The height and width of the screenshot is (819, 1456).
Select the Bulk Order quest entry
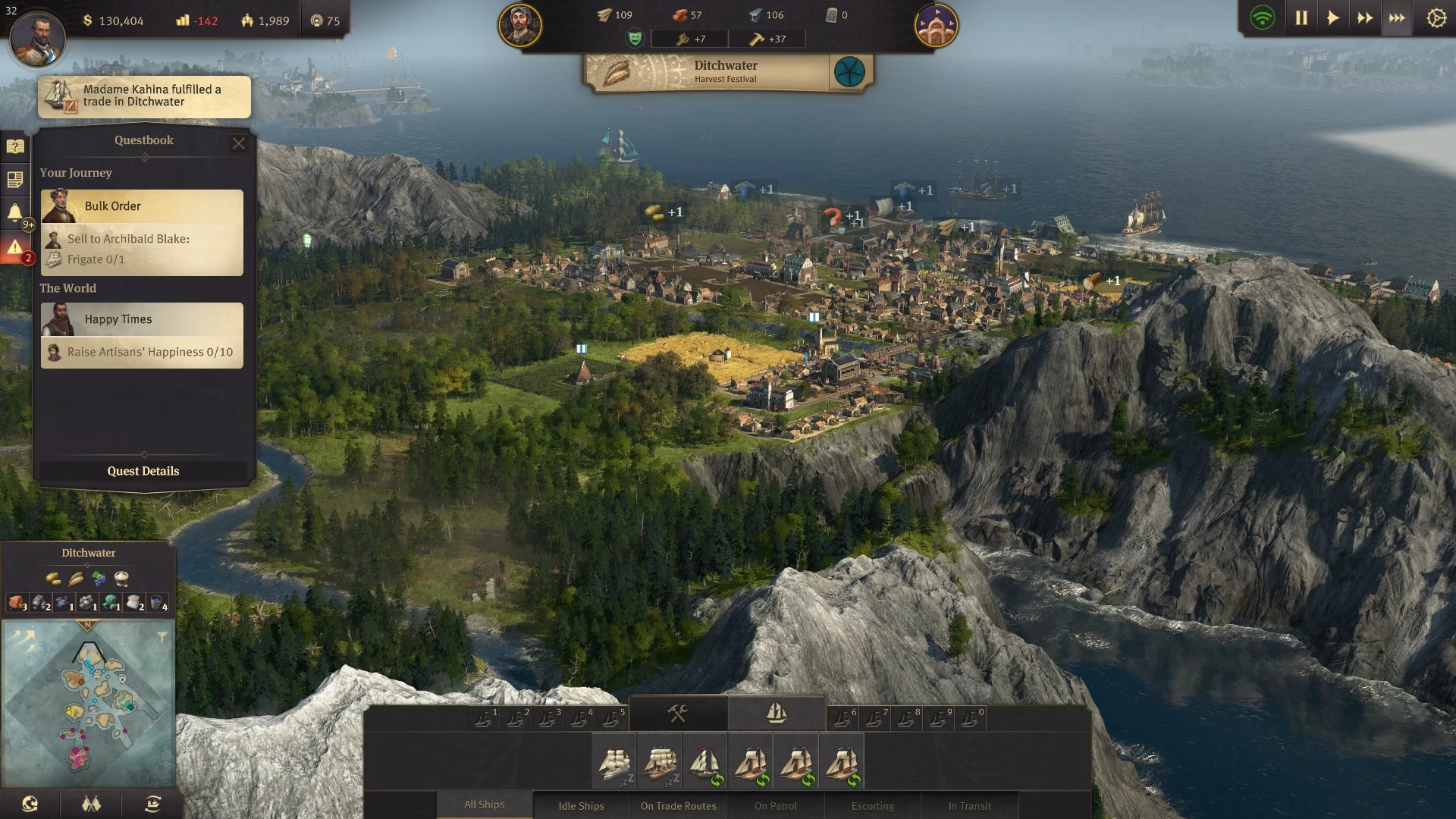(141, 206)
